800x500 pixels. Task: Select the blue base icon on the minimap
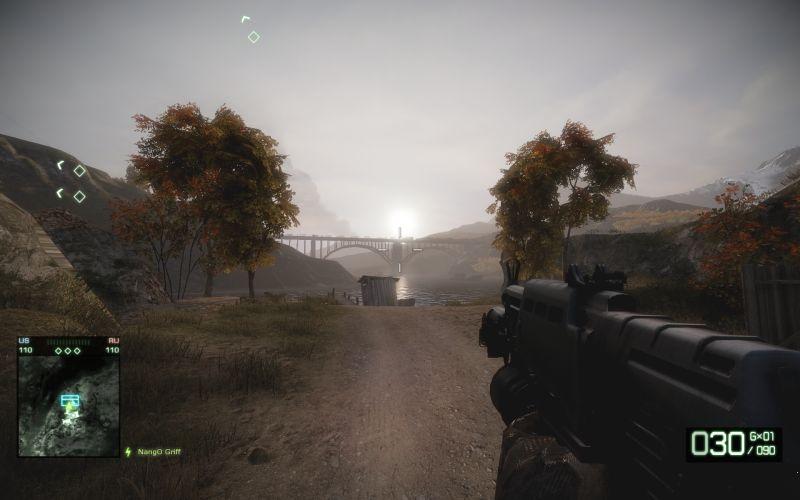coord(69,401)
